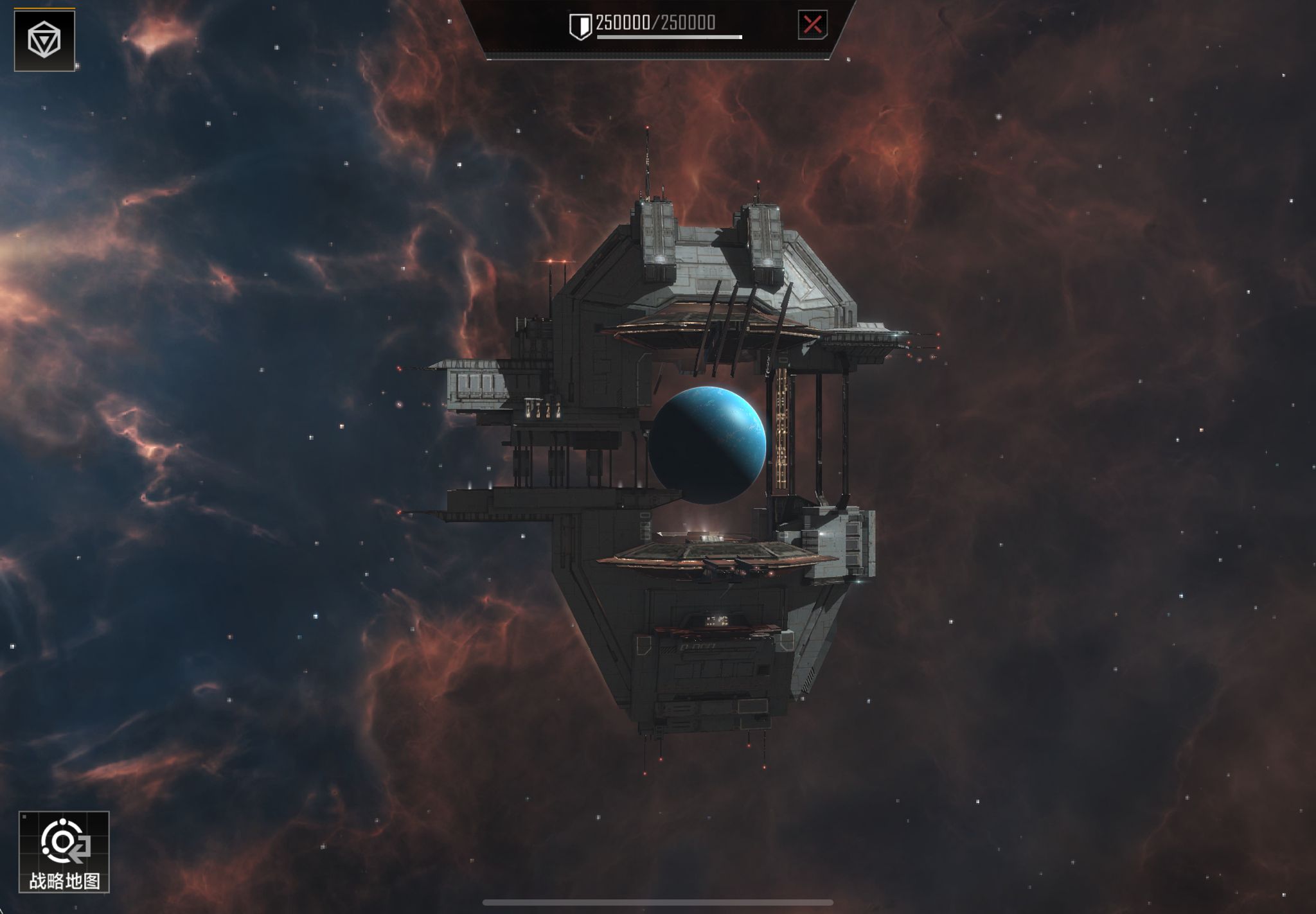Open the polyhedron icon menu

point(44,40)
